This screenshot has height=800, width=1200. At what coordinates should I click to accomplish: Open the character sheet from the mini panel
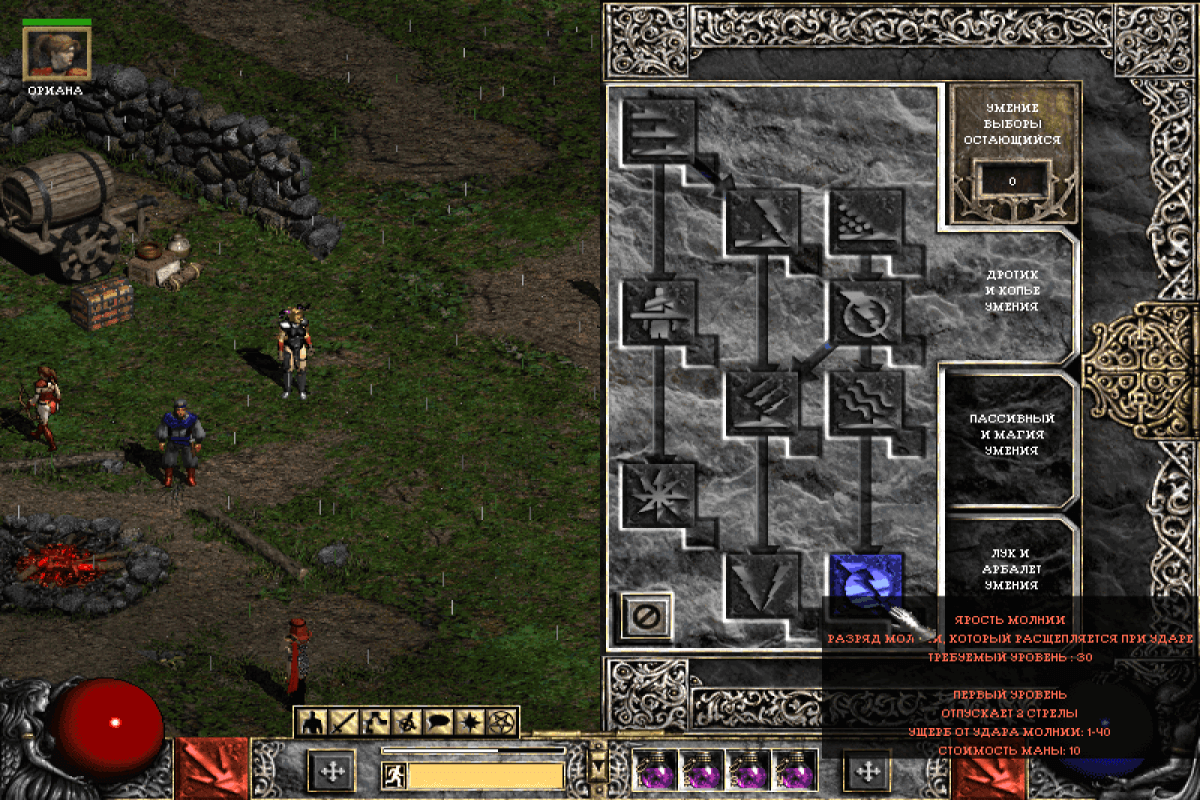(x=312, y=720)
